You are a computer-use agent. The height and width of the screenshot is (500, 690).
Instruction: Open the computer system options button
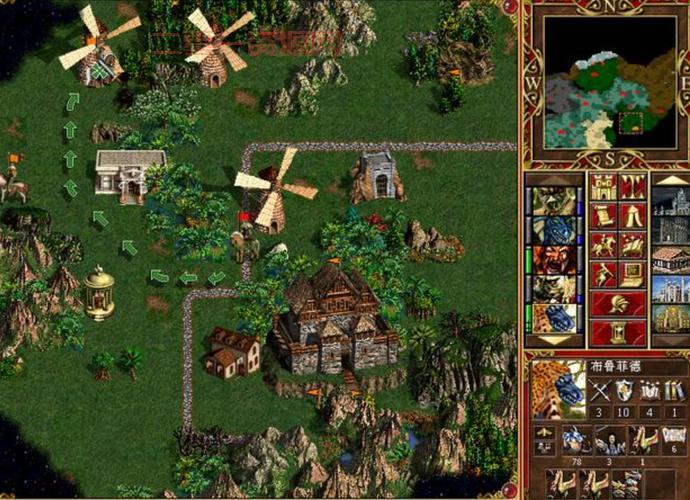(631, 274)
